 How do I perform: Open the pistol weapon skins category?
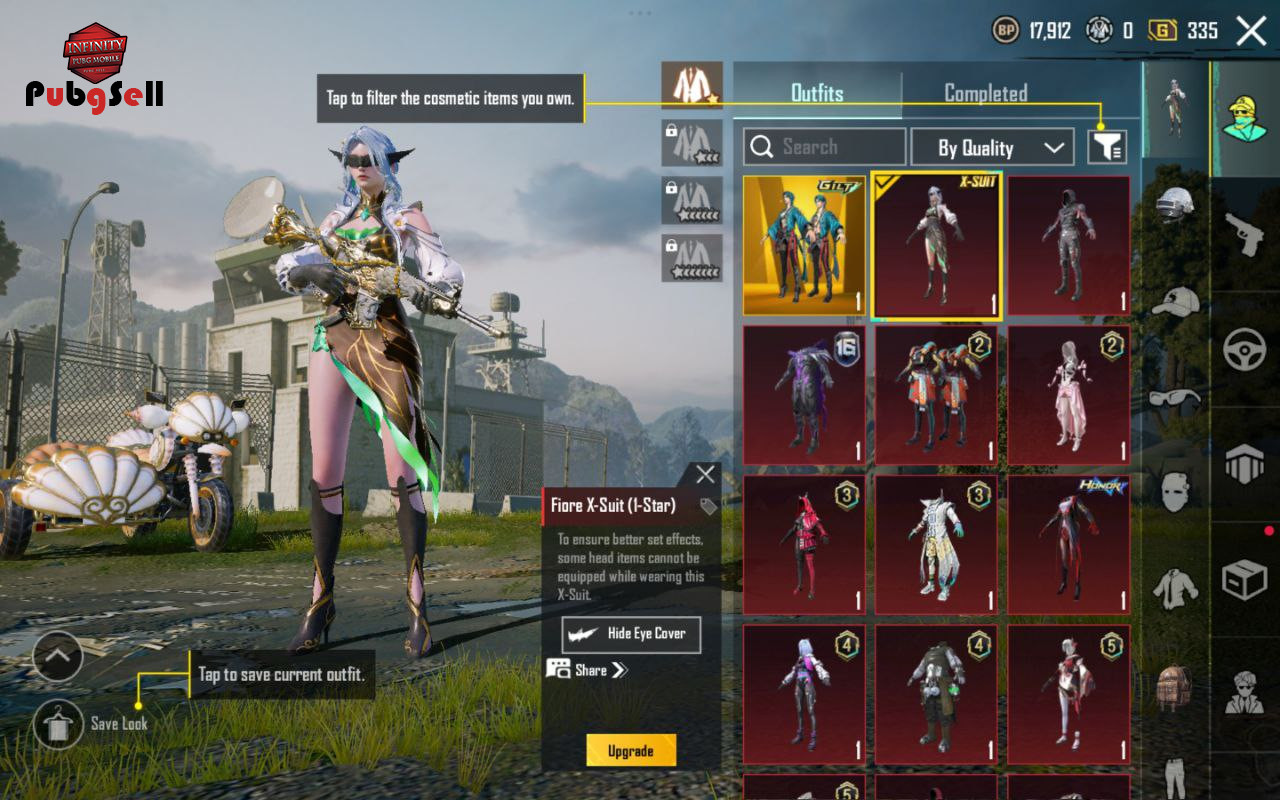pyautogui.click(x=1245, y=234)
